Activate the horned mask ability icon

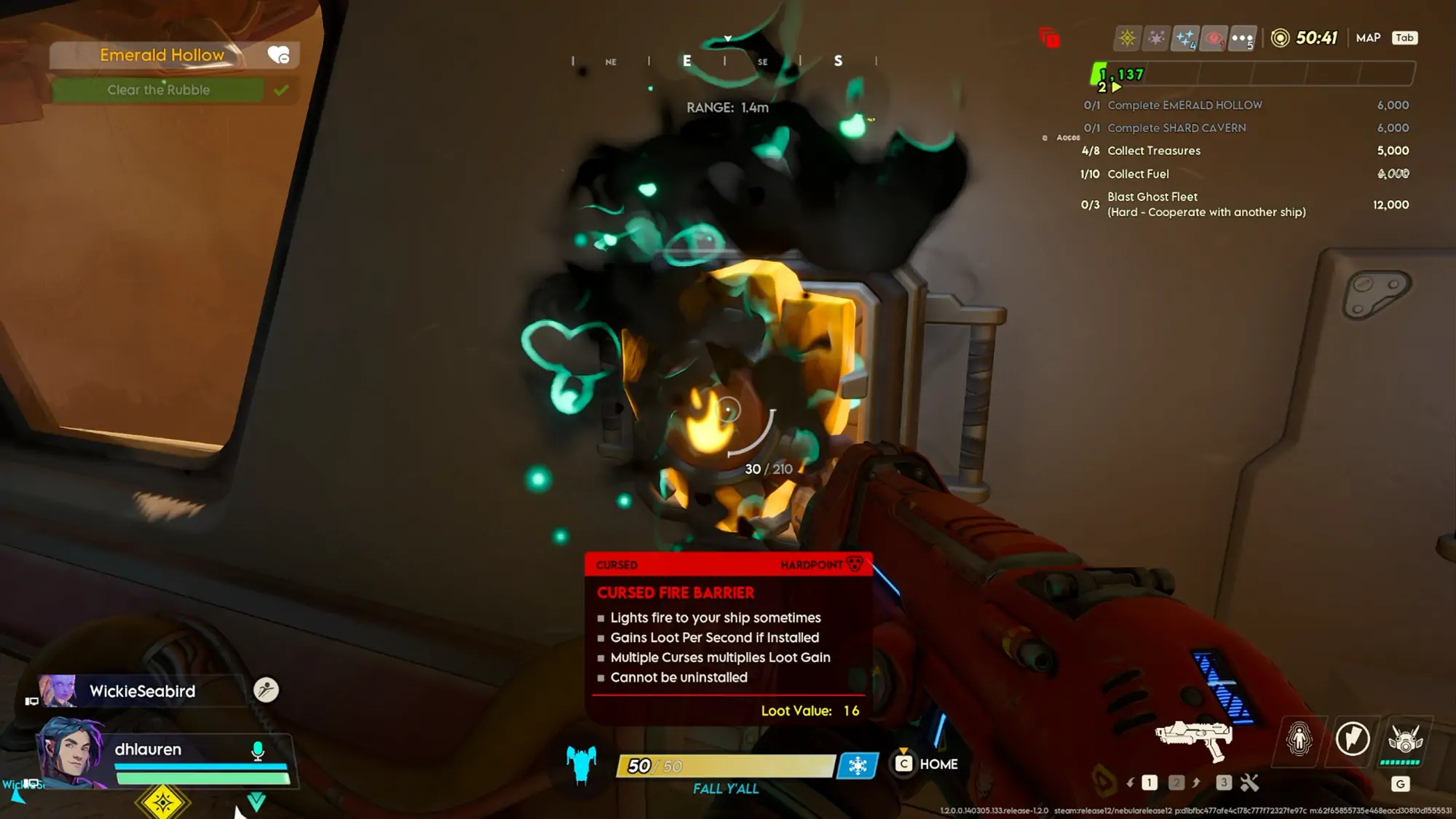1405,740
